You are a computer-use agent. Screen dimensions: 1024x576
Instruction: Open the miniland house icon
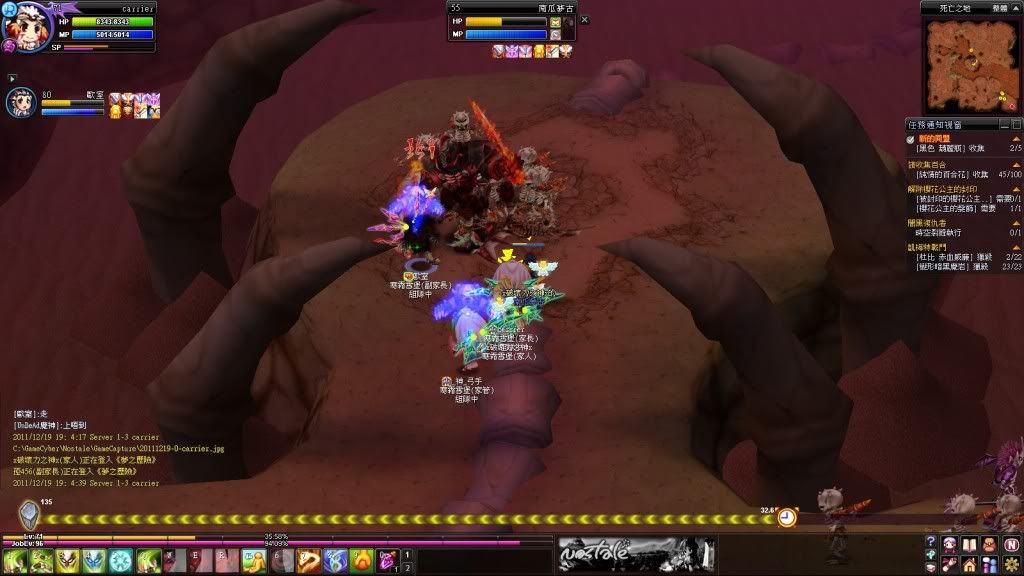969,564
